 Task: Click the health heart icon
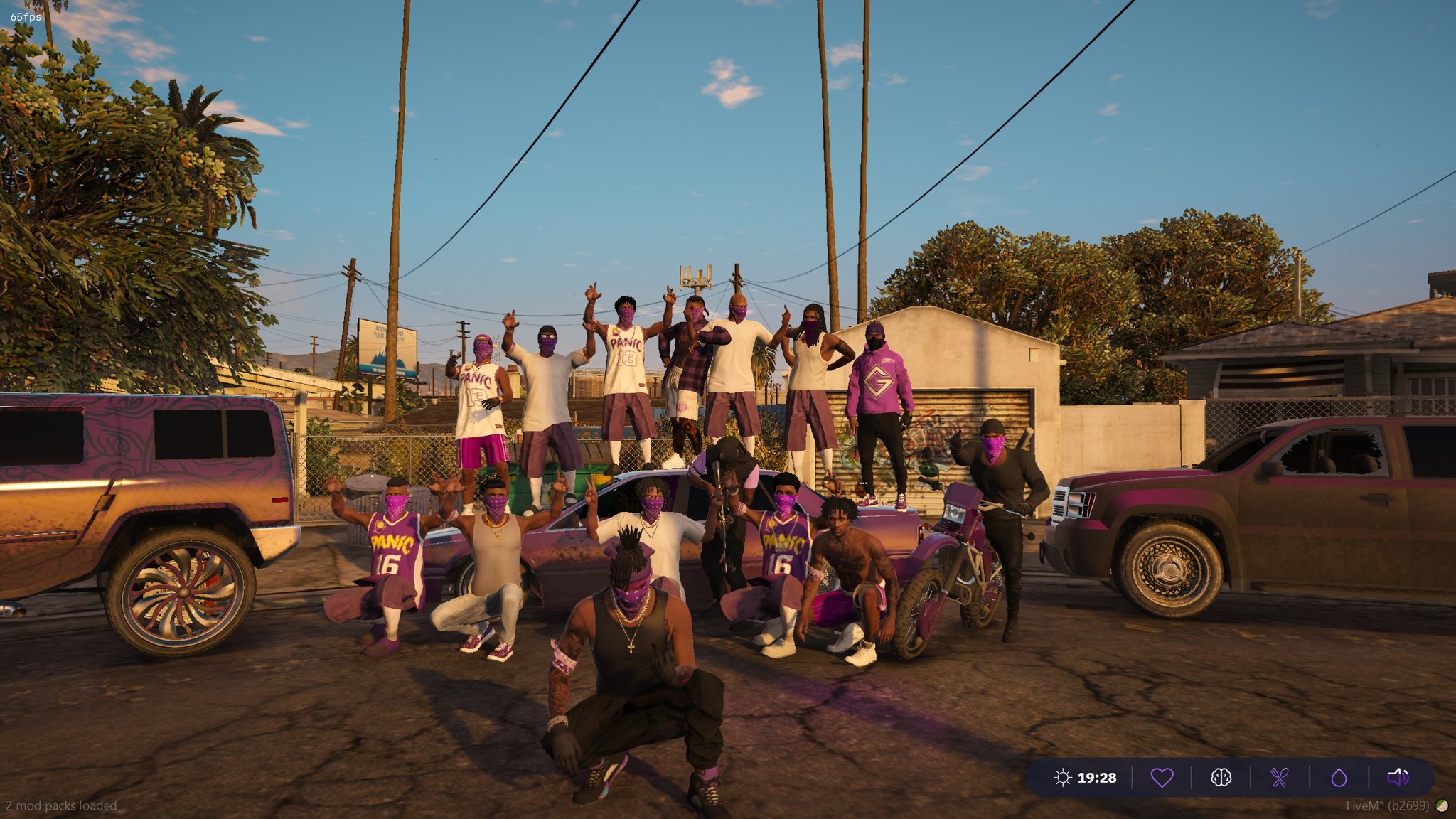[1162, 778]
